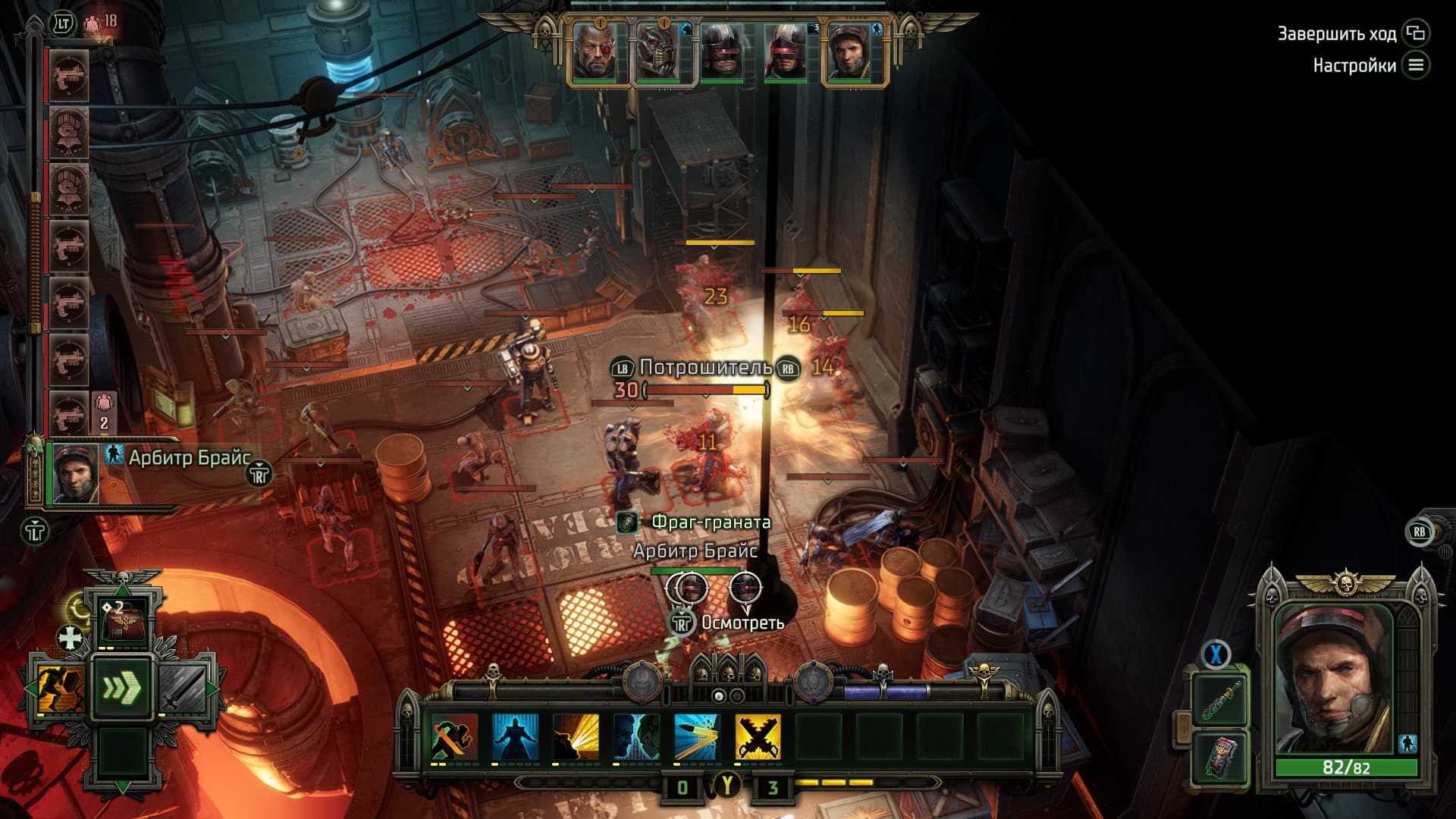Select the red cybernetic-eye character portrait
This screenshot has width=1456, height=819.
(595, 52)
